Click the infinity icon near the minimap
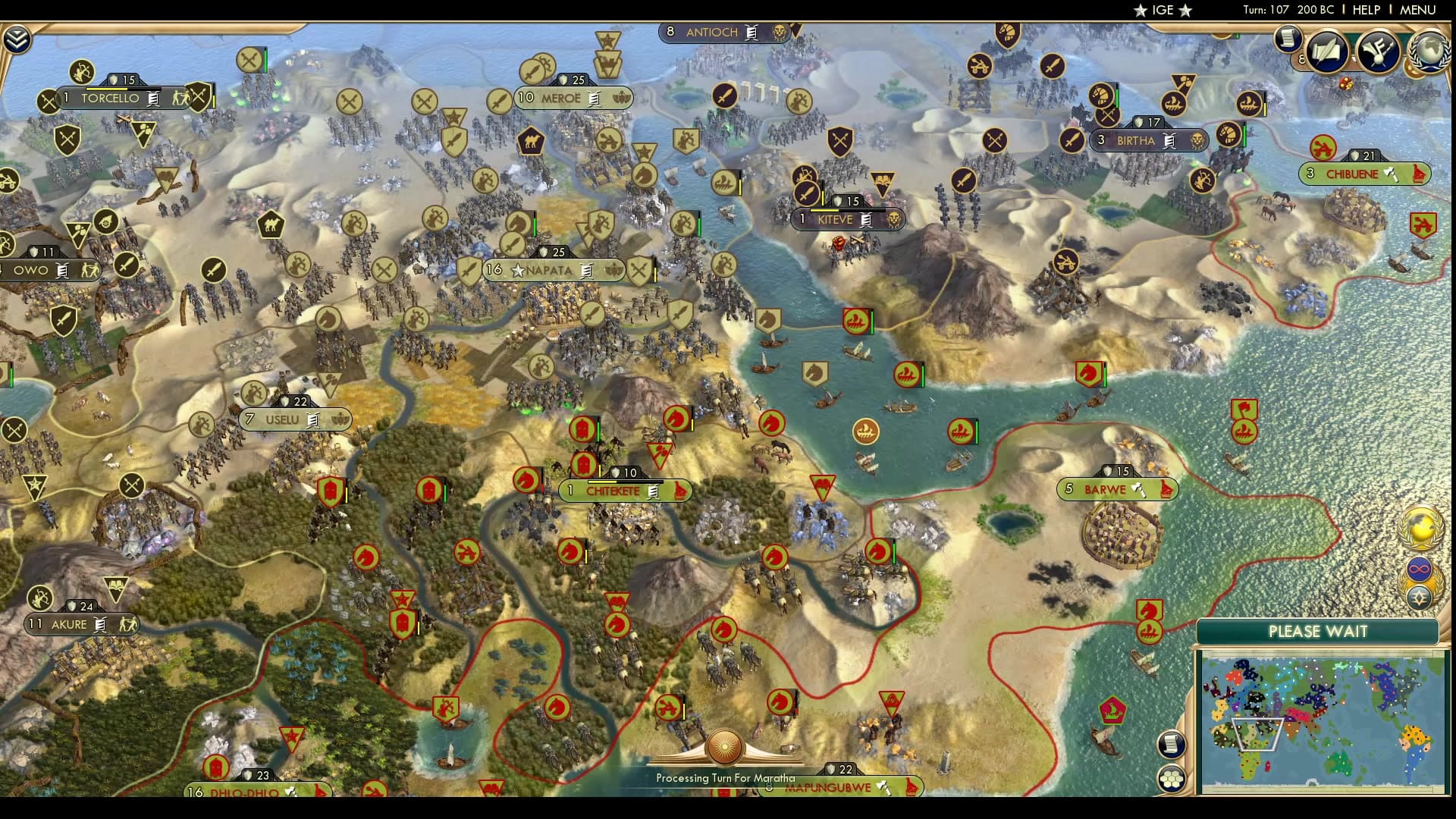This screenshot has width=1456, height=819. point(1420,570)
